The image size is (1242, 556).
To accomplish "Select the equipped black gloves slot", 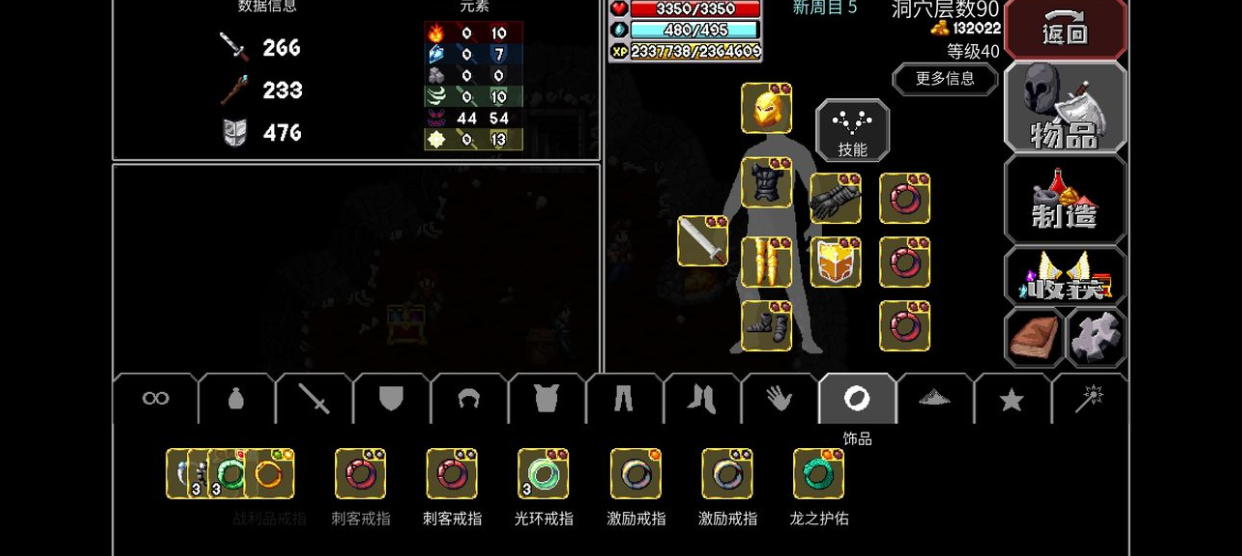I will click(835, 198).
